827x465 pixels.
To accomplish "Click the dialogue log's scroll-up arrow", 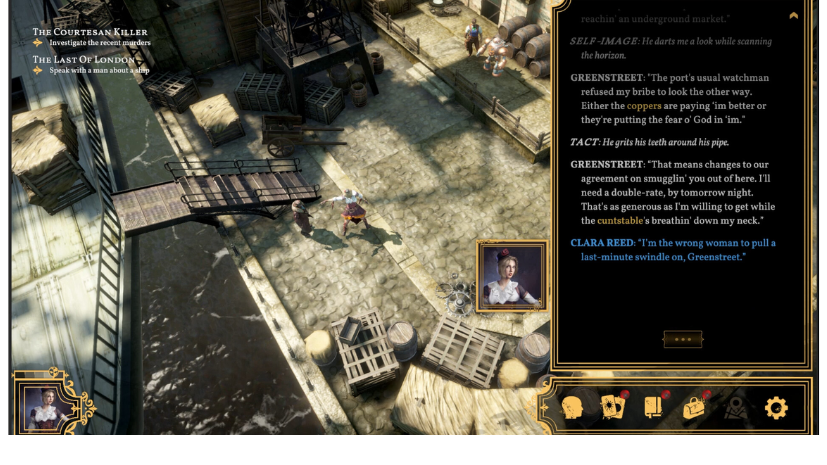I will pos(794,16).
